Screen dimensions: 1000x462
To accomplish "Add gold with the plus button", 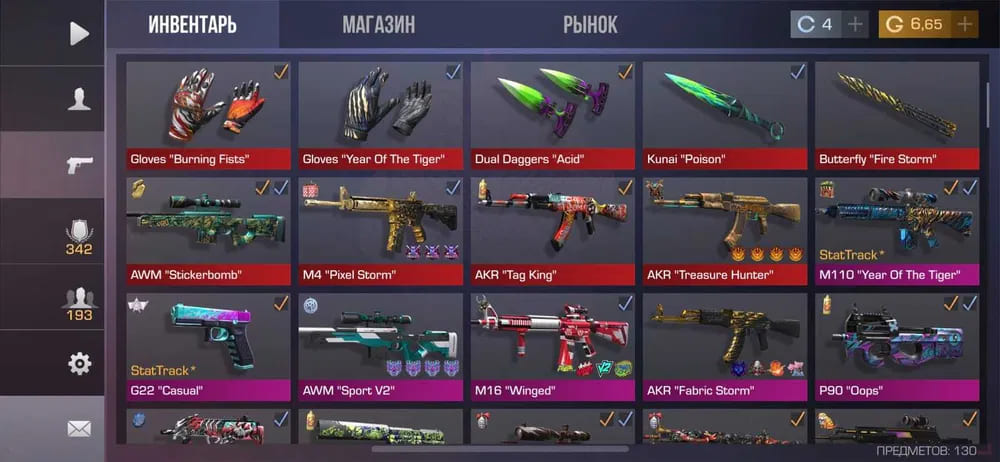I will 964,24.
